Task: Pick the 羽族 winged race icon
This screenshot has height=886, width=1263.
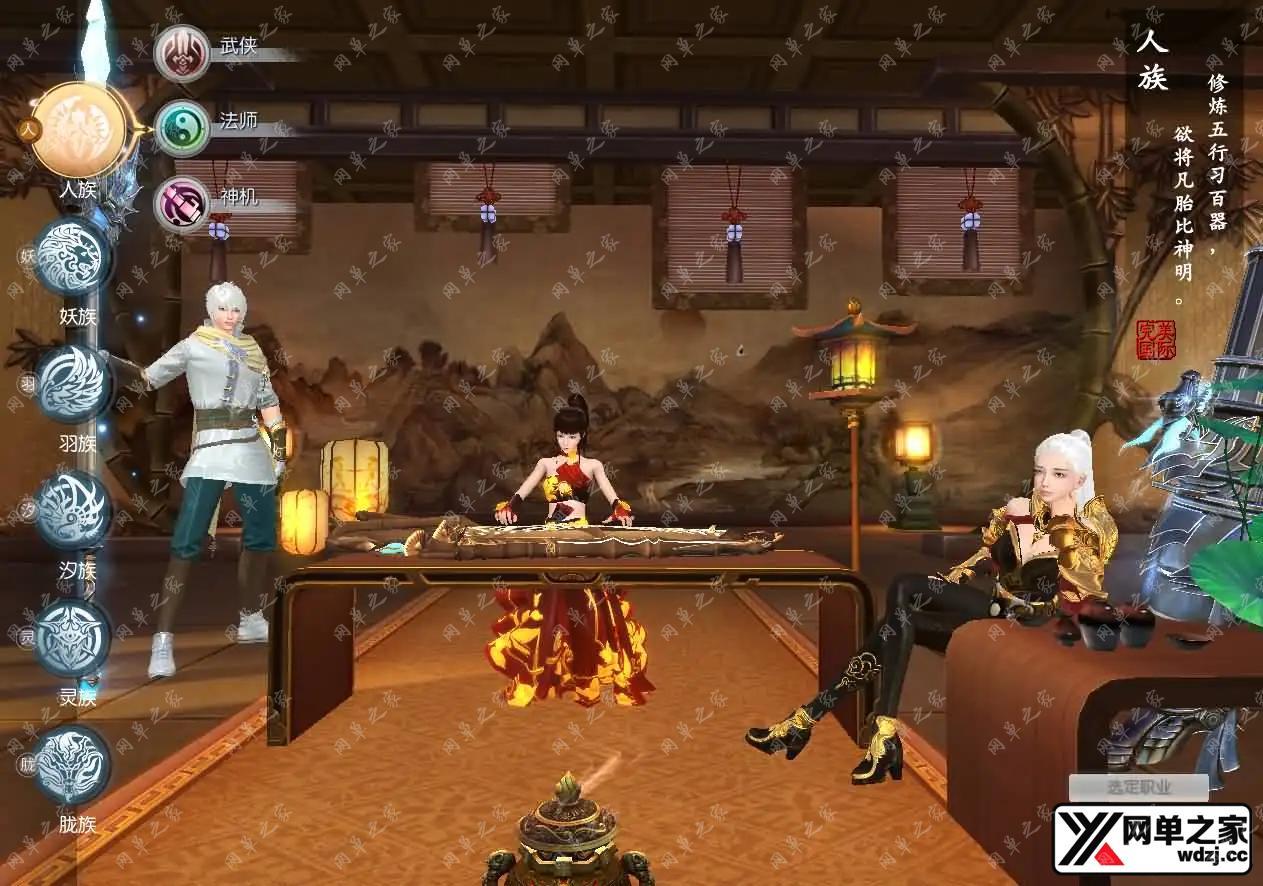Action: (72, 384)
